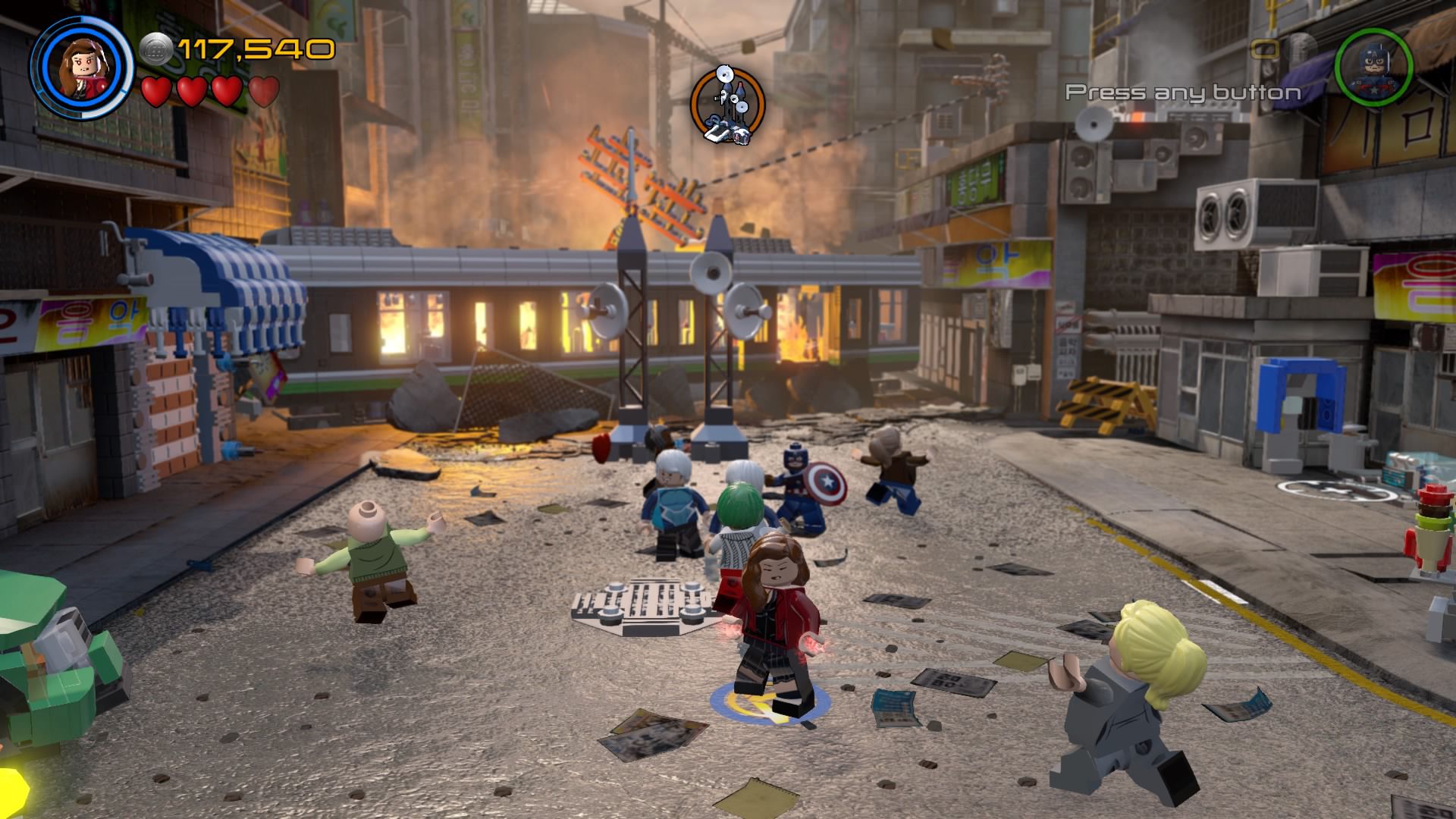Click the orange build objective icon
This screenshot has height=819, width=1456.
726,105
